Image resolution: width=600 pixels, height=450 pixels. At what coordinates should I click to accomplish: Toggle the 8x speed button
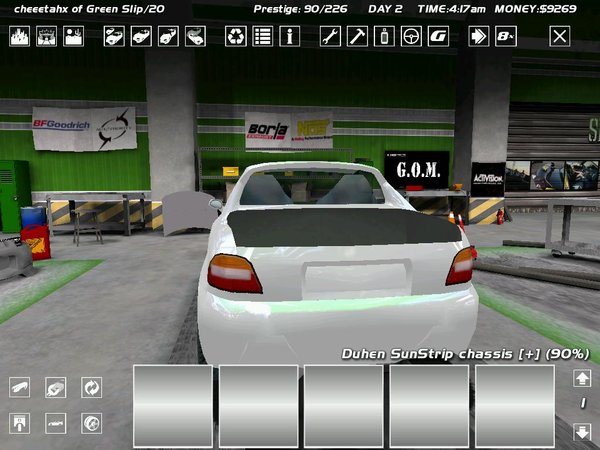click(x=506, y=37)
